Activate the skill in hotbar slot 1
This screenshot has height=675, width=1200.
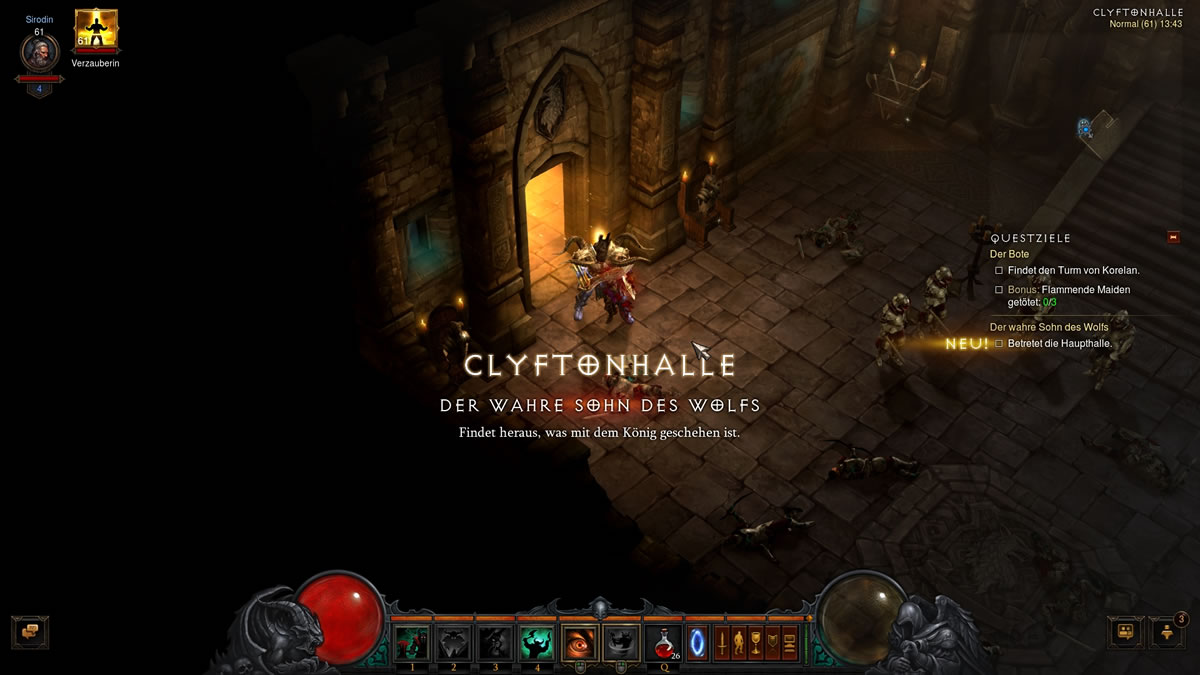click(x=412, y=641)
